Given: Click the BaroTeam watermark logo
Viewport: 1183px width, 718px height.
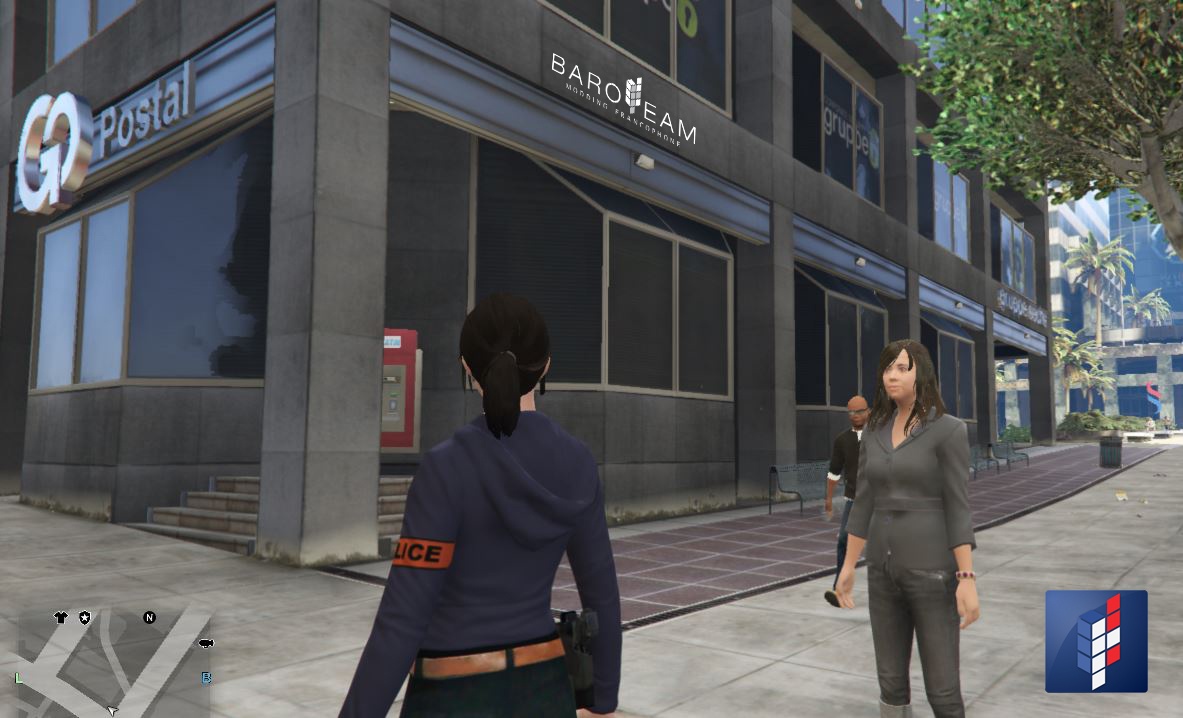Looking at the screenshot, I should [623, 98].
